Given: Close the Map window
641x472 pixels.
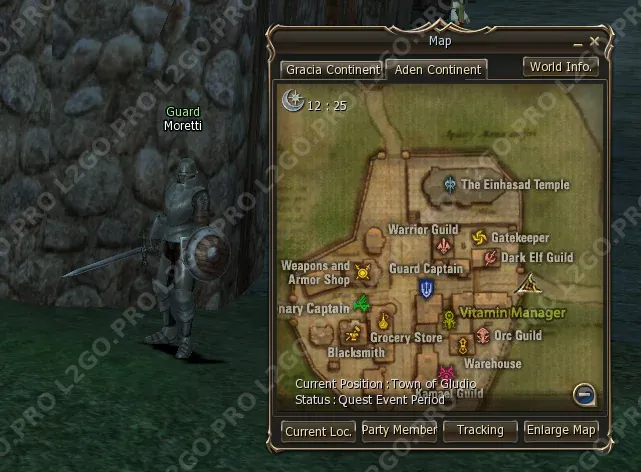Looking at the screenshot, I should pyautogui.click(x=594, y=42).
